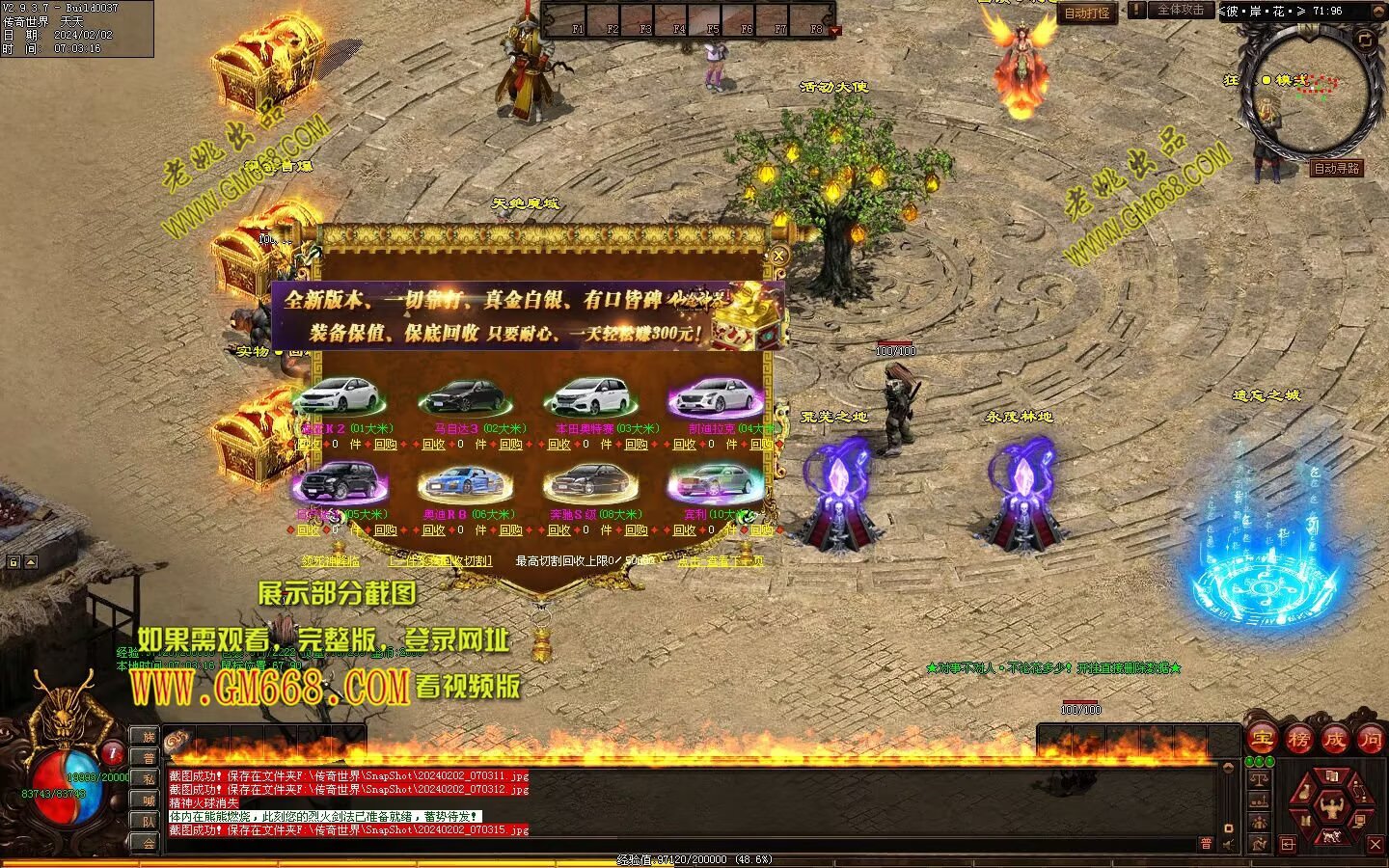Viewport: 1389px width, 868px height.
Task: Start 自动寻路 auto-pathfinding
Action: click(1337, 168)
